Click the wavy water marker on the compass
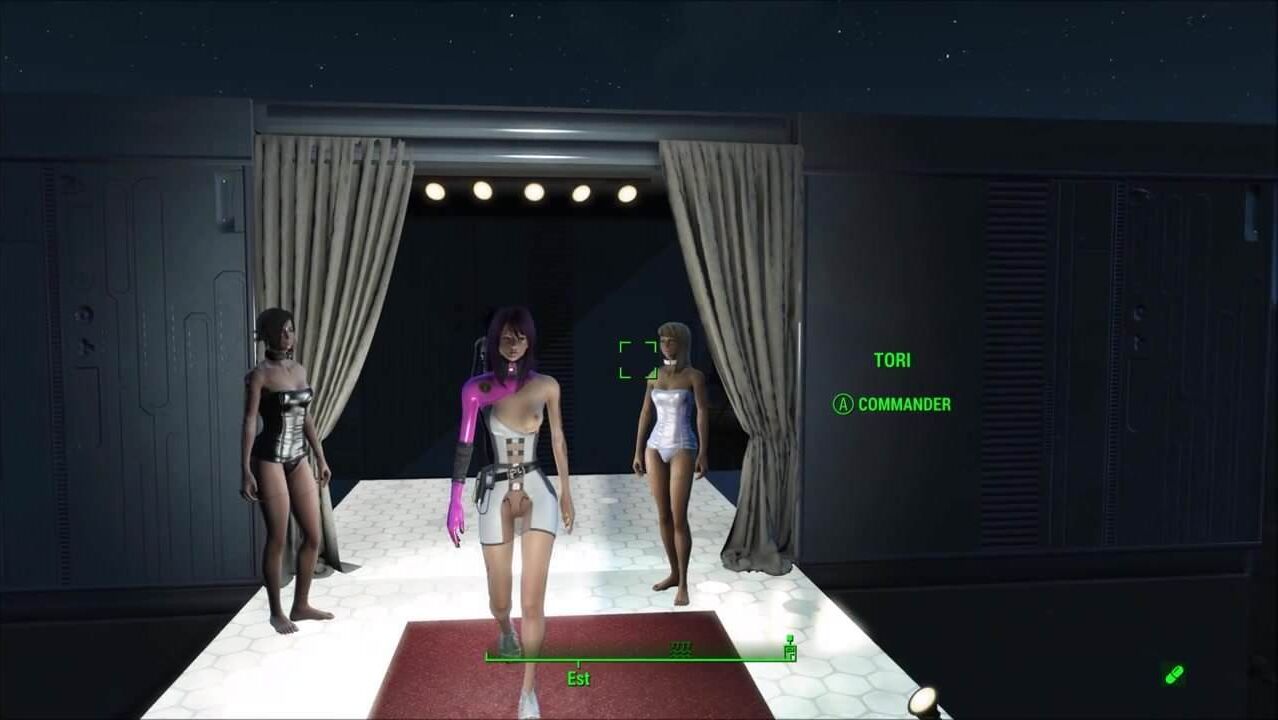The height and width of the screenshot is (720, 1278). coord(681,648)
